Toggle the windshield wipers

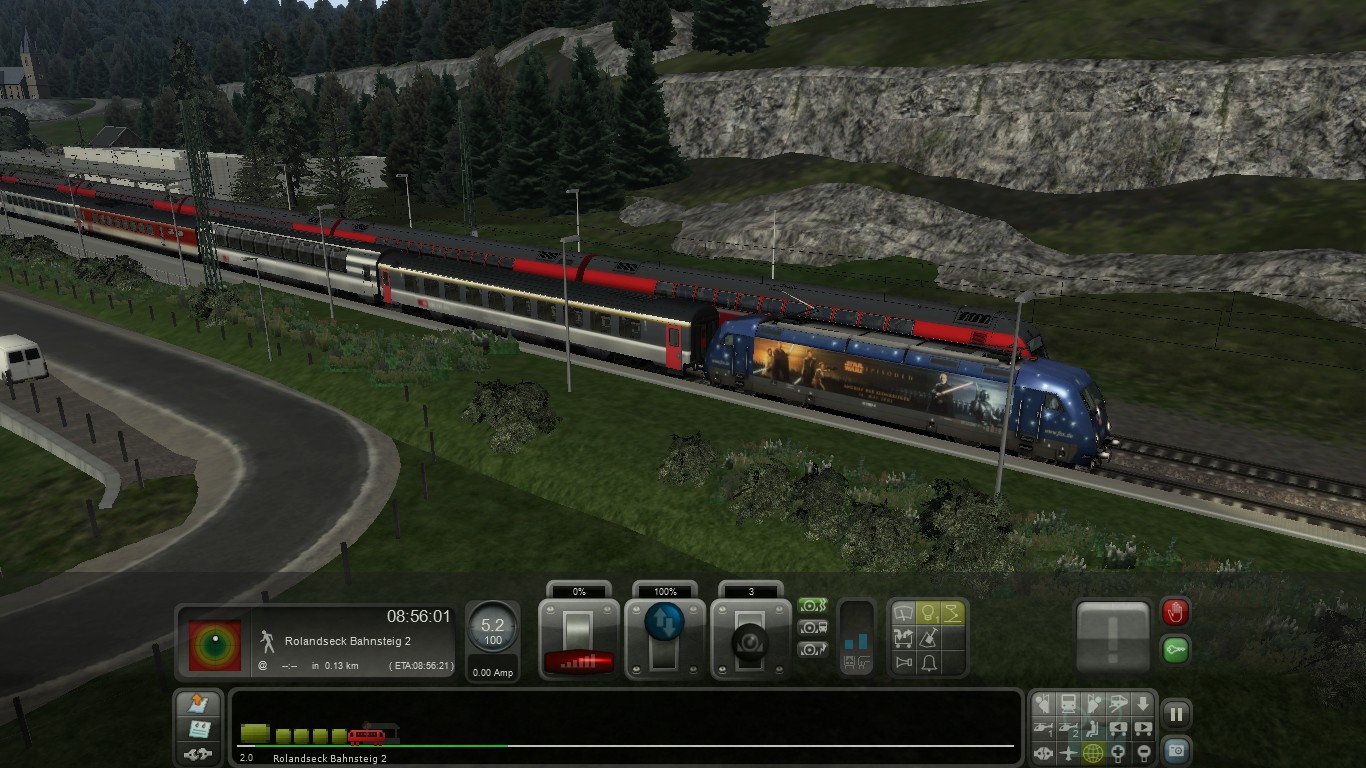pyautogui.click(x=903, y=612)
